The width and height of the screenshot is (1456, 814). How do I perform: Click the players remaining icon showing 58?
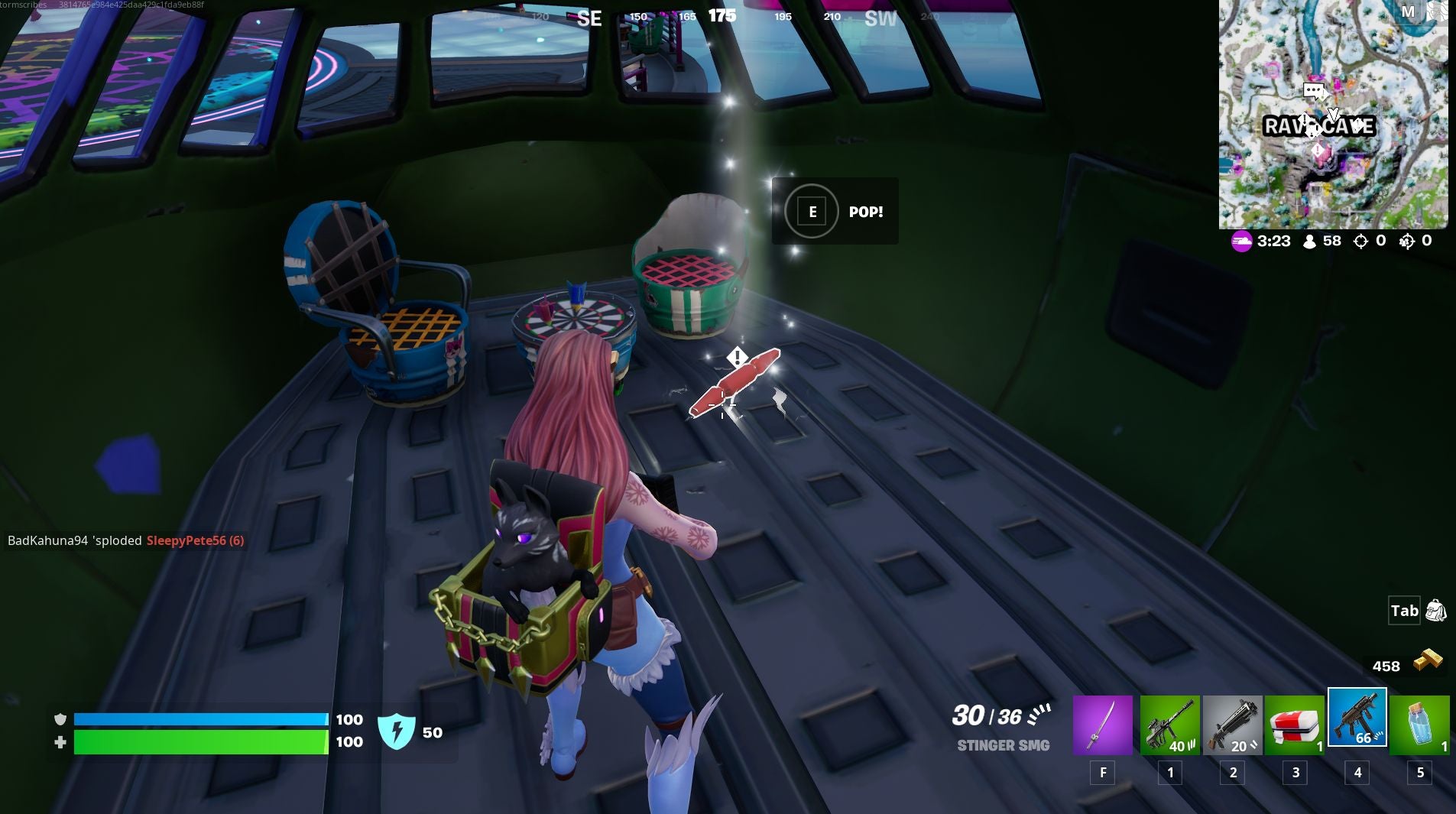[x=1308, y=241]
